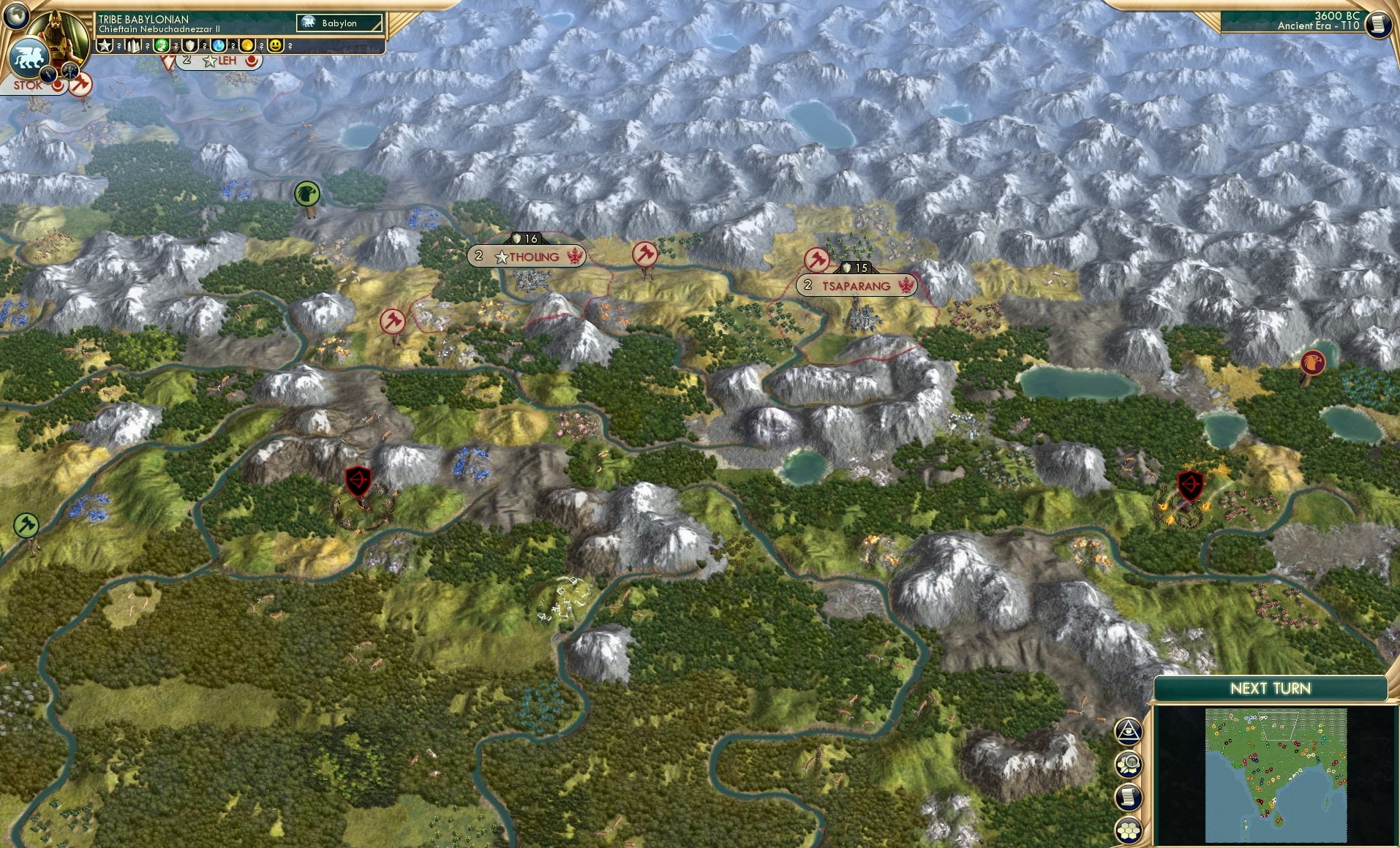Click the red Babylonian encampment shield marker
Viewport: 1400px width, 848px height.
(358, 480)
